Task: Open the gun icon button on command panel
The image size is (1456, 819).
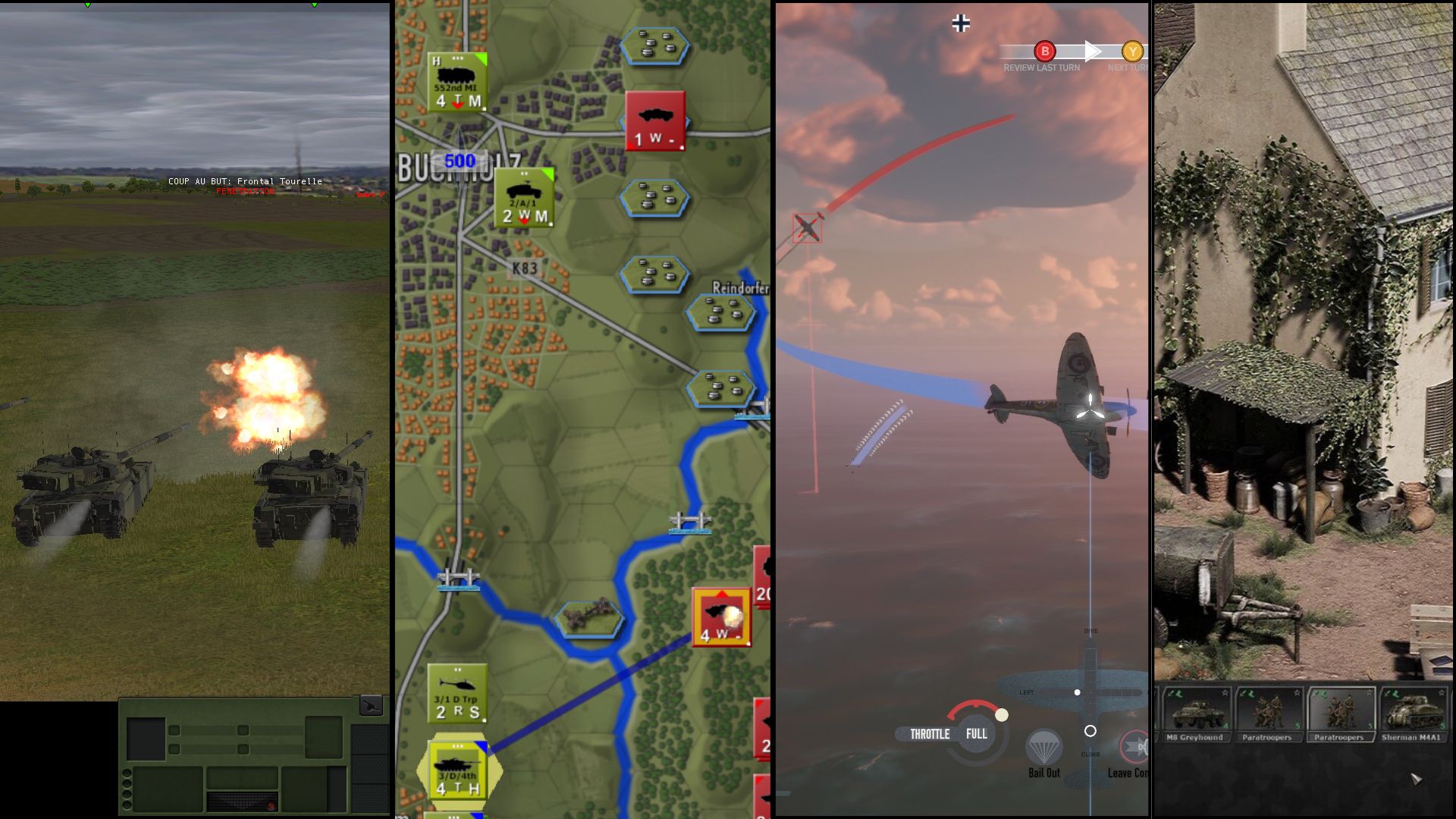Action: [x=371, y=705]
